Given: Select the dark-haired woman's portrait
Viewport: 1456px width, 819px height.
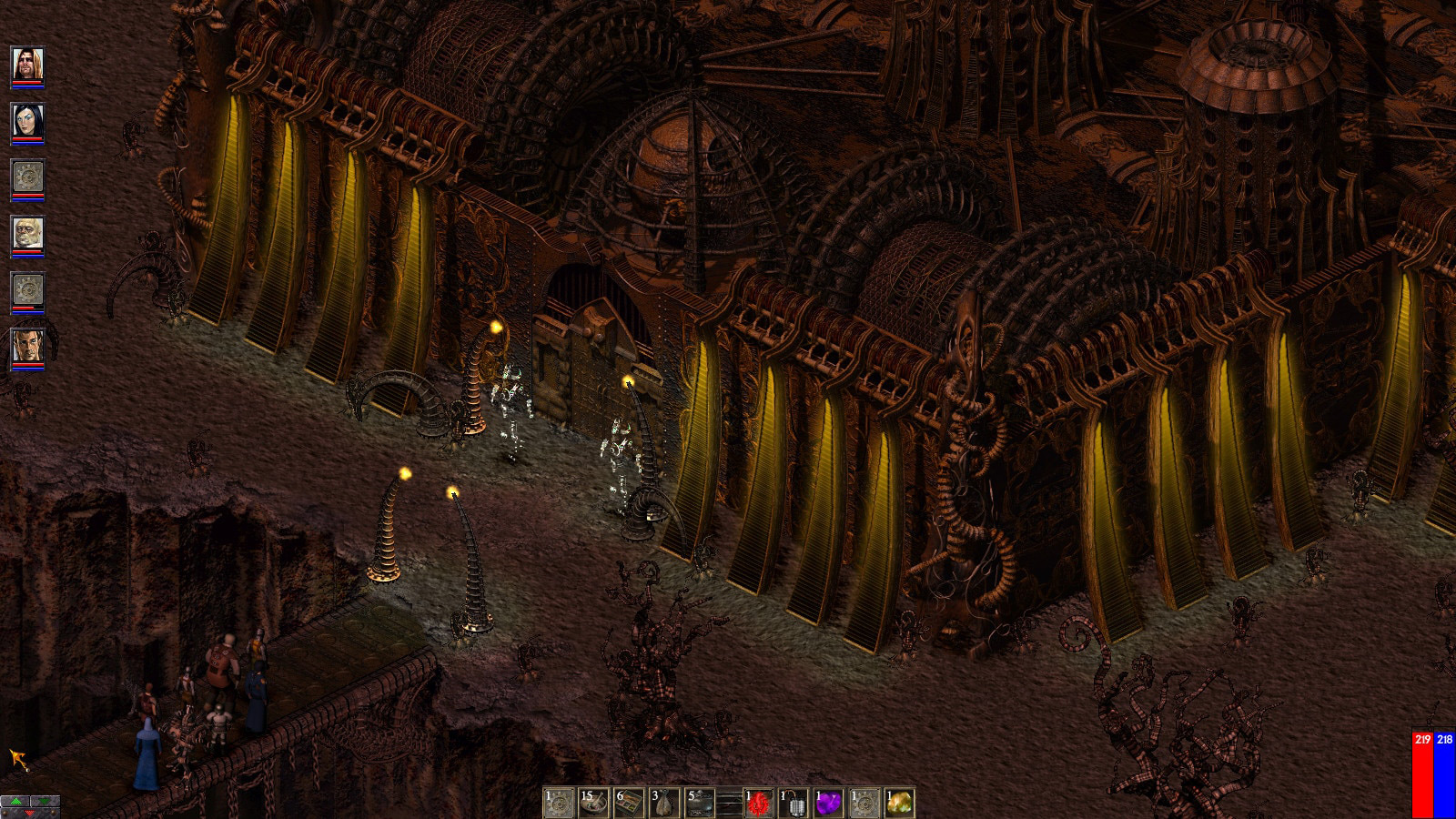Looking at the screenshot, I should click(27, 120).
